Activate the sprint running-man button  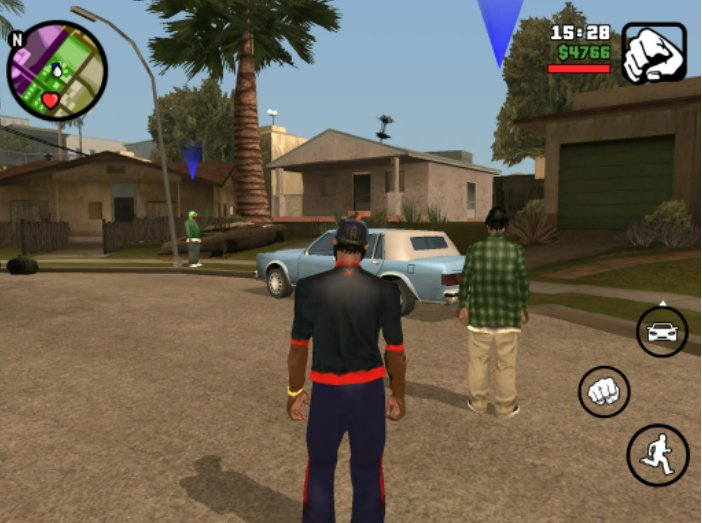click(x=657, y=455)
